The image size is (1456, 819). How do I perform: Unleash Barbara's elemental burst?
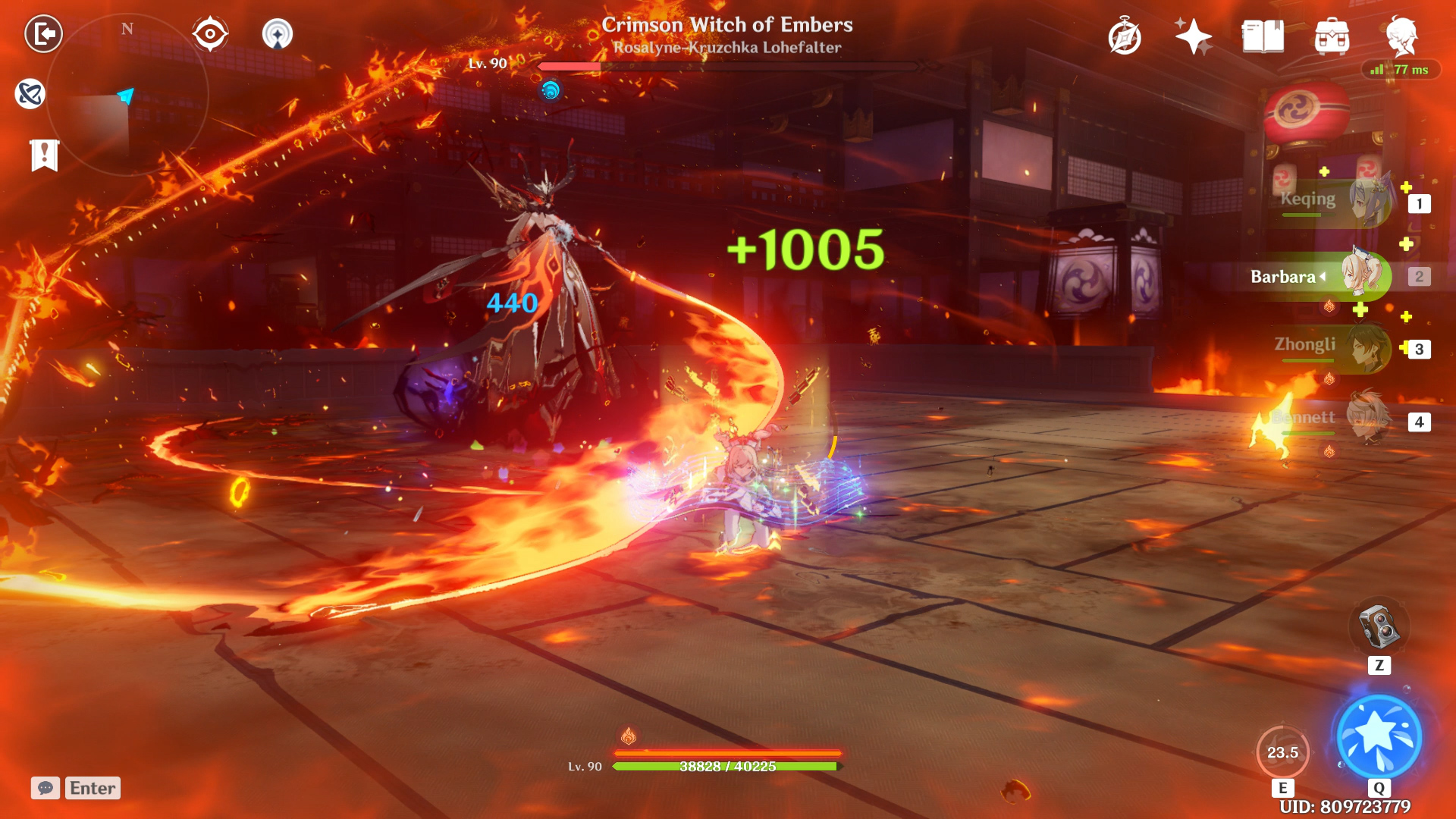point(1379,737)
